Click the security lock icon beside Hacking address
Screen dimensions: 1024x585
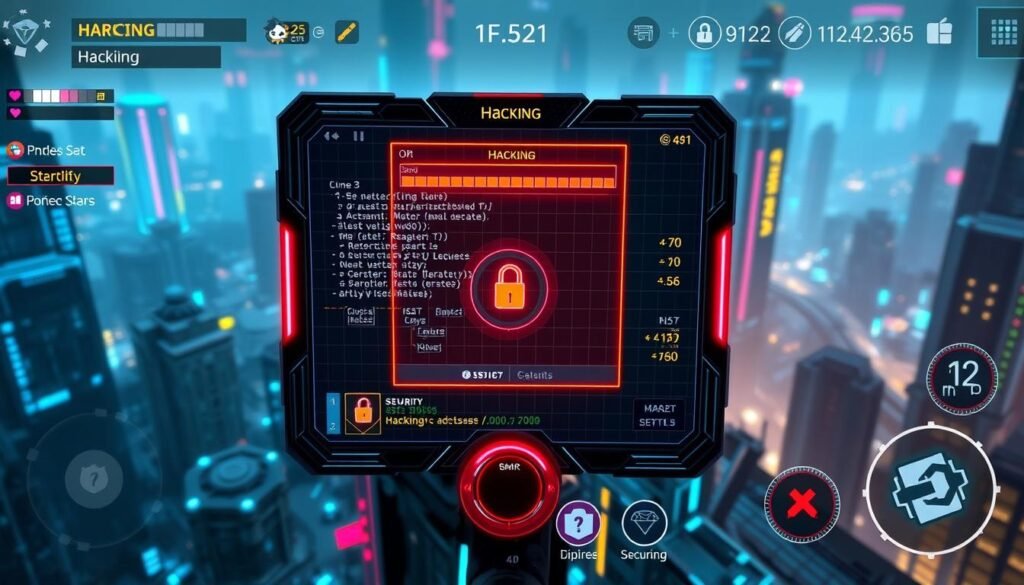361,412
